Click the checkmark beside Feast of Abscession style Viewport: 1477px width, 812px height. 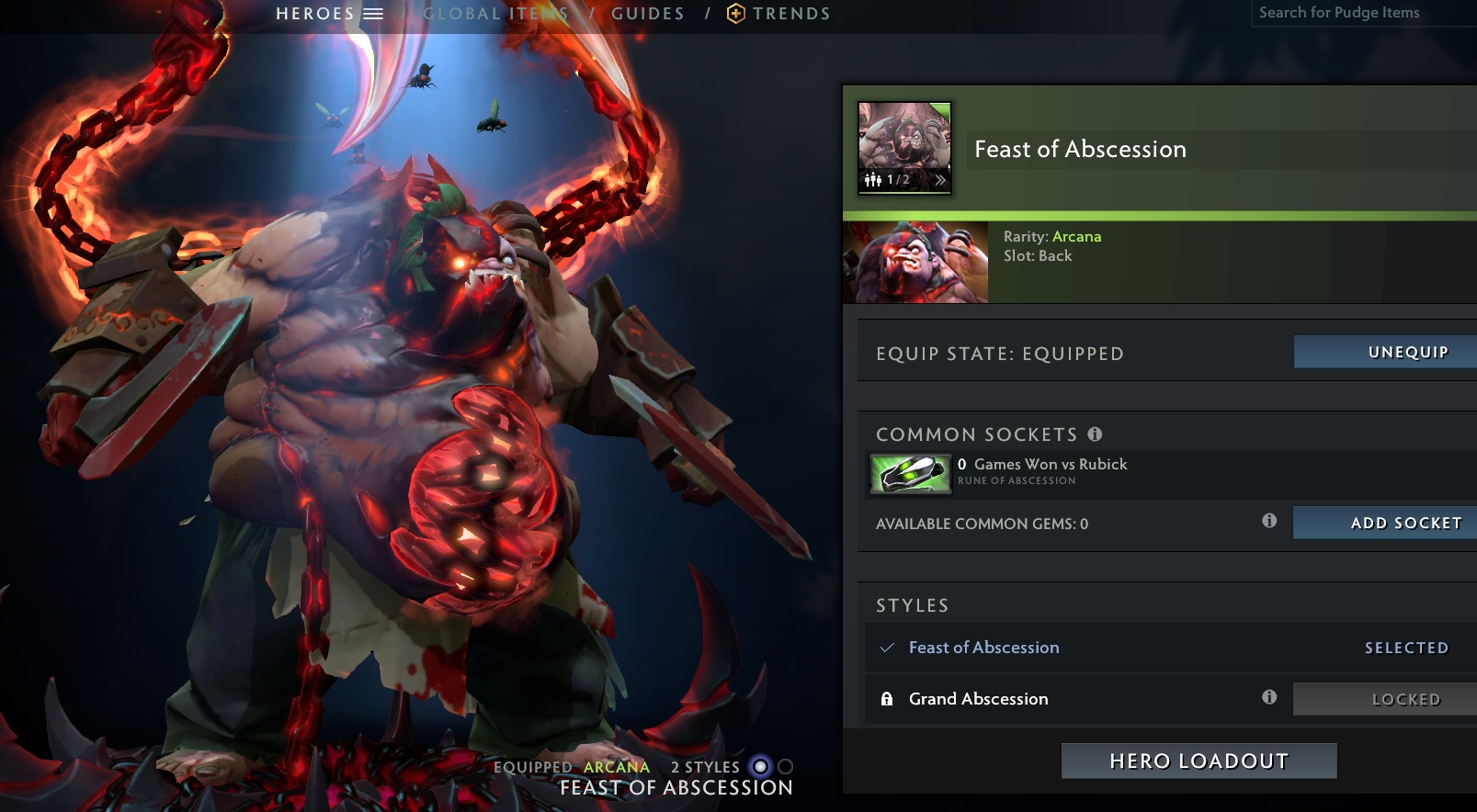tap(886, 648)
